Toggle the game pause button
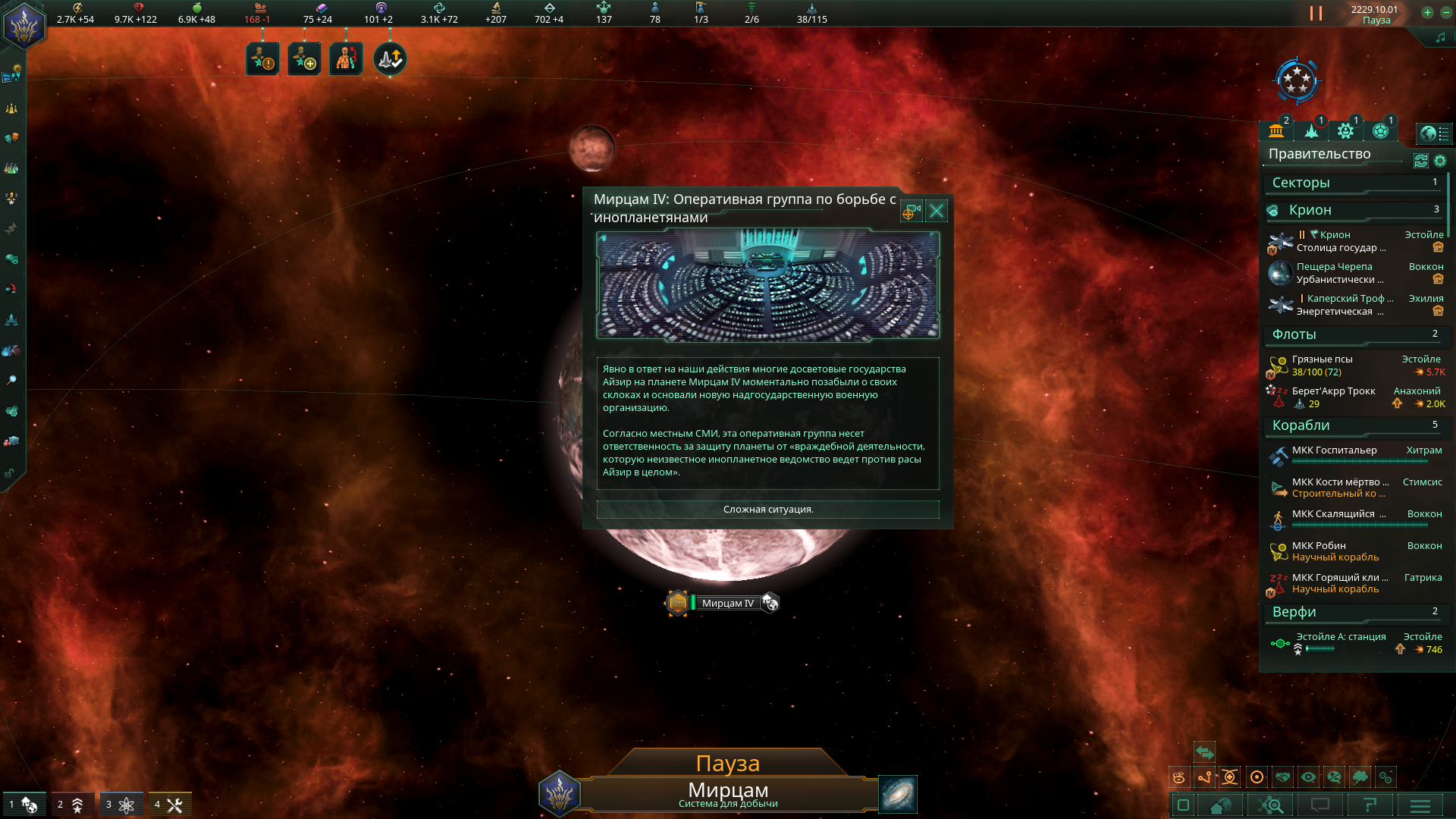Viewport: 1456px width, 819px height. [x=1316, y=14]
